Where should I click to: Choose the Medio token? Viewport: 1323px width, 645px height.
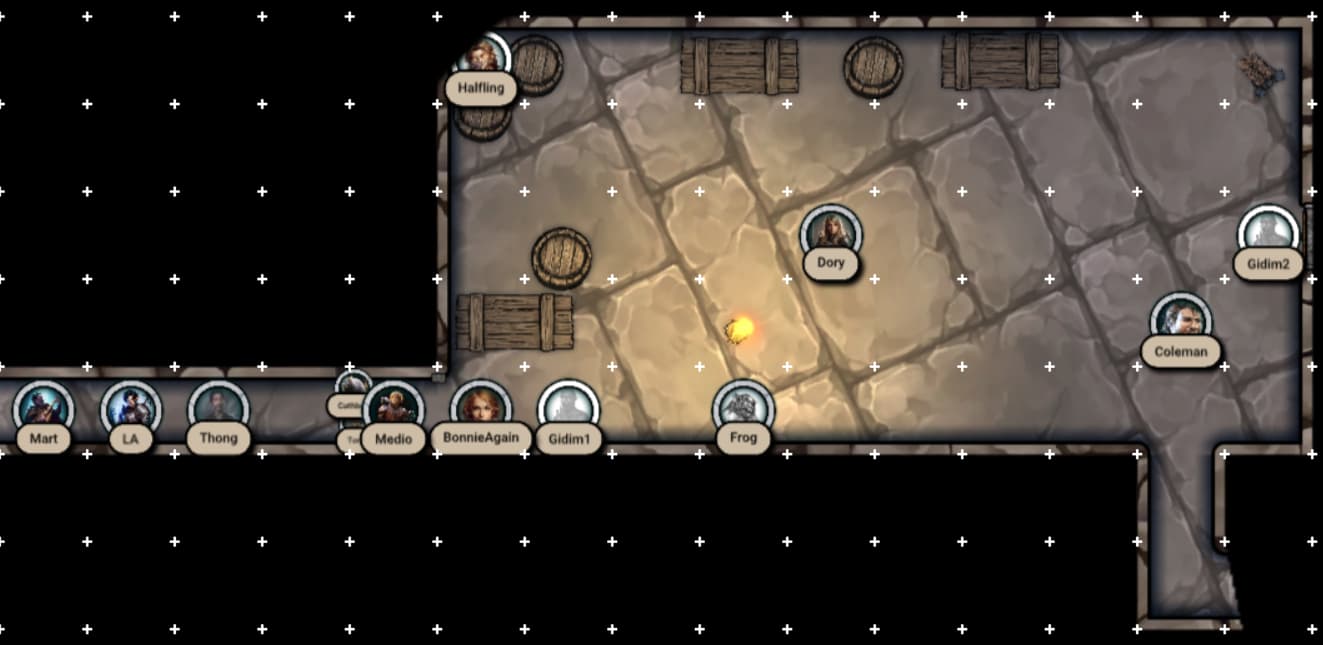coord(394,410)
